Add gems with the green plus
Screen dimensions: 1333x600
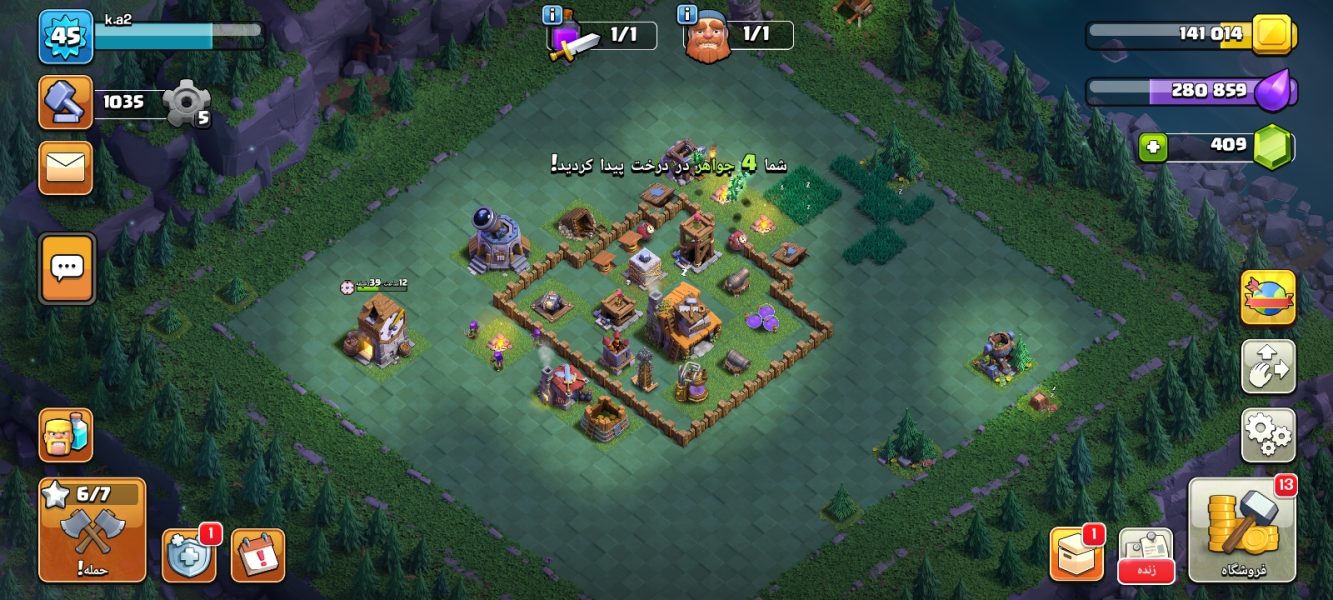tap(1153, 148)
